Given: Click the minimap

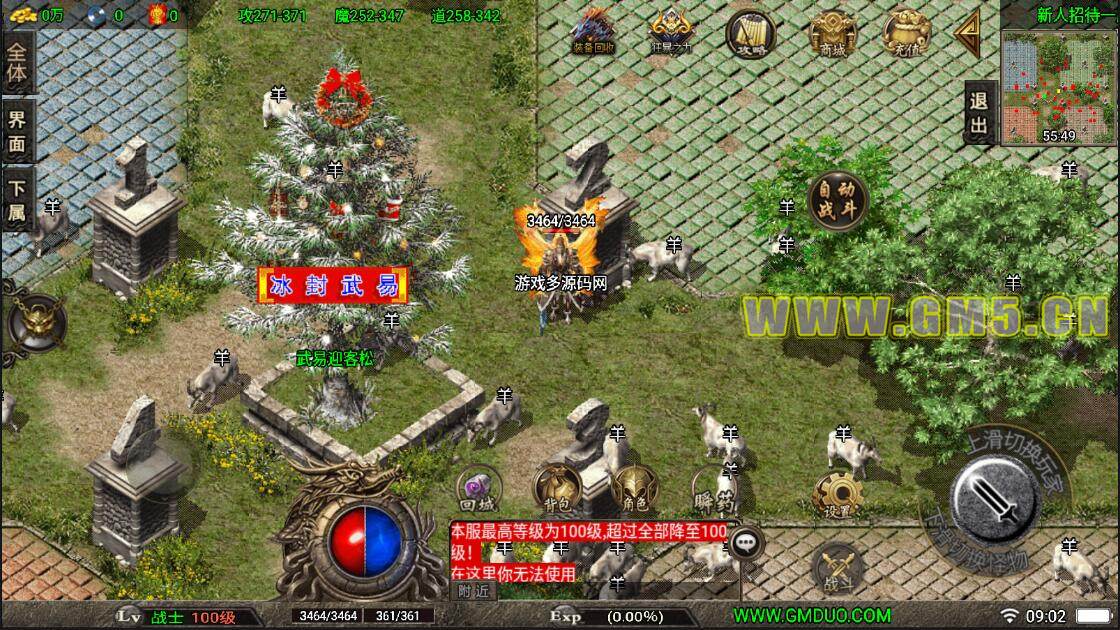Looking at the screenshot, I should tap(1059, 87).
